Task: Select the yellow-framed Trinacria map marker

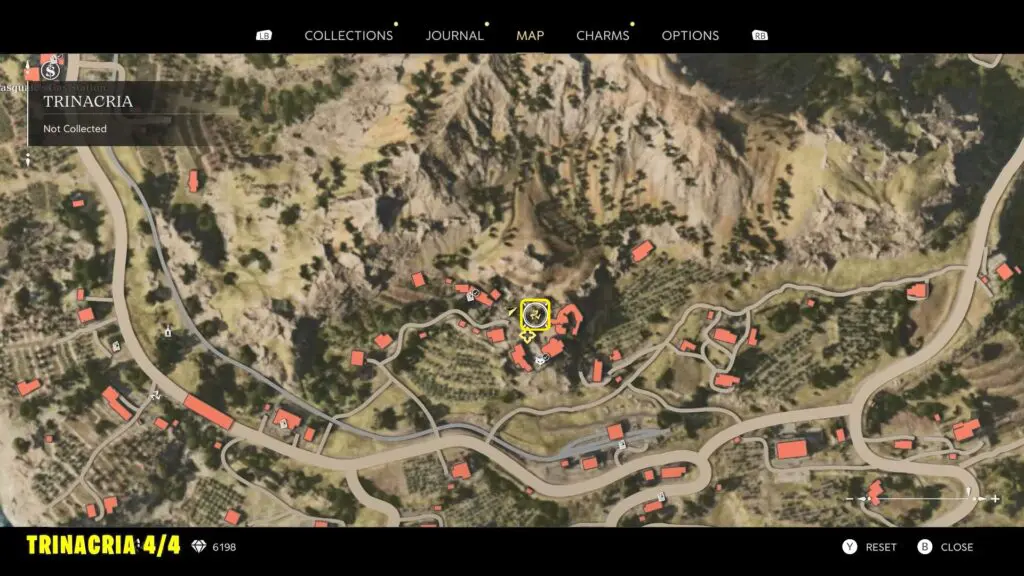Action: [536, 315]
